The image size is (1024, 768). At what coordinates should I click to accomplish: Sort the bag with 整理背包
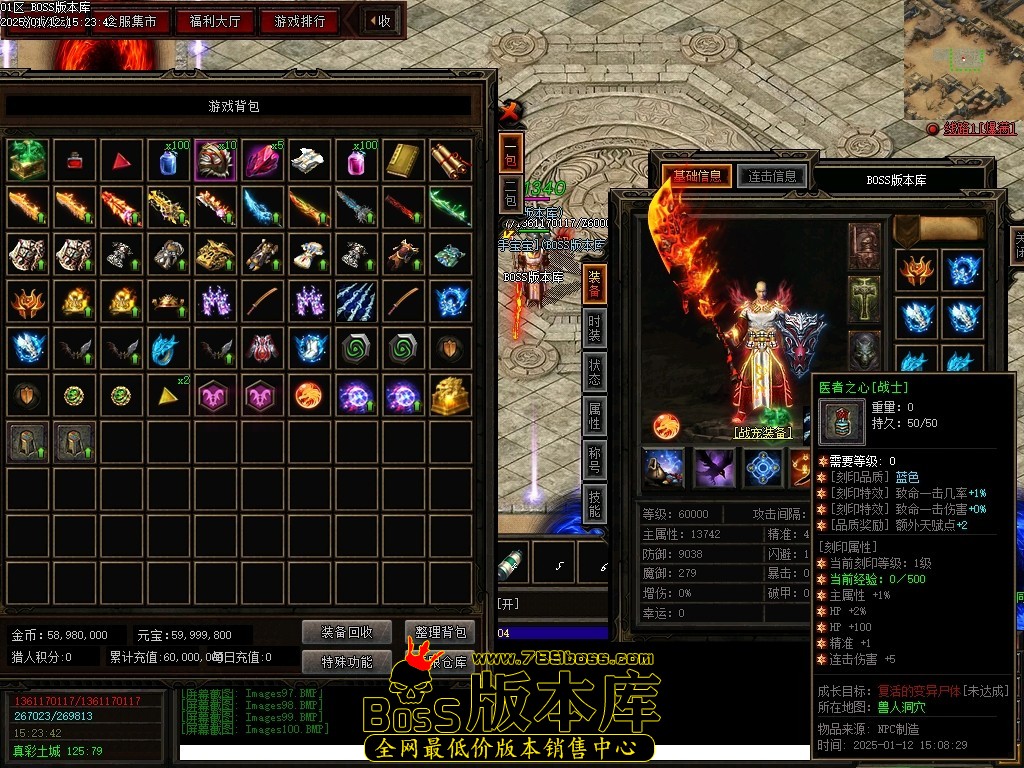pos(440,632)
